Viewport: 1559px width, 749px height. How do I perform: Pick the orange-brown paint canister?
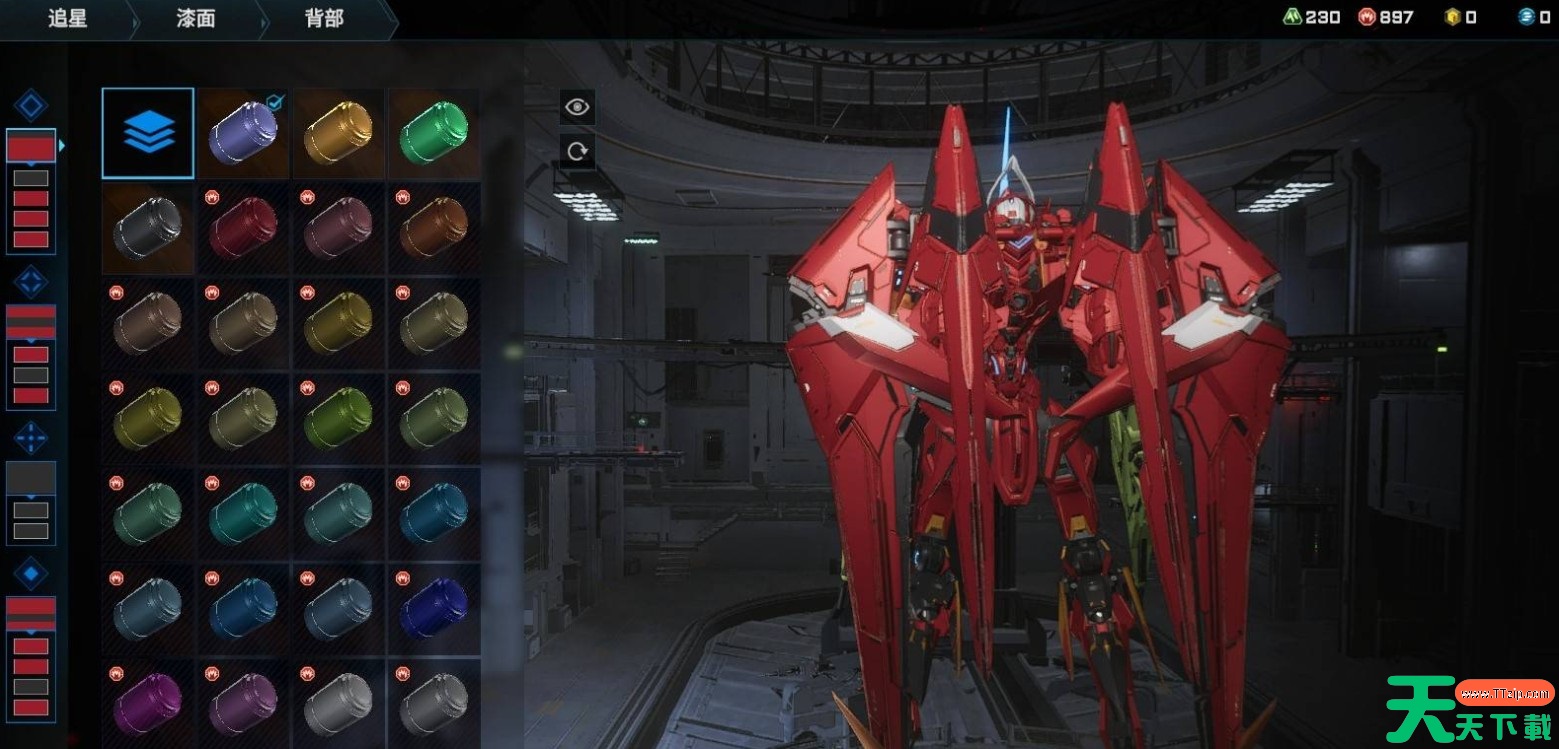click(434, 228)
